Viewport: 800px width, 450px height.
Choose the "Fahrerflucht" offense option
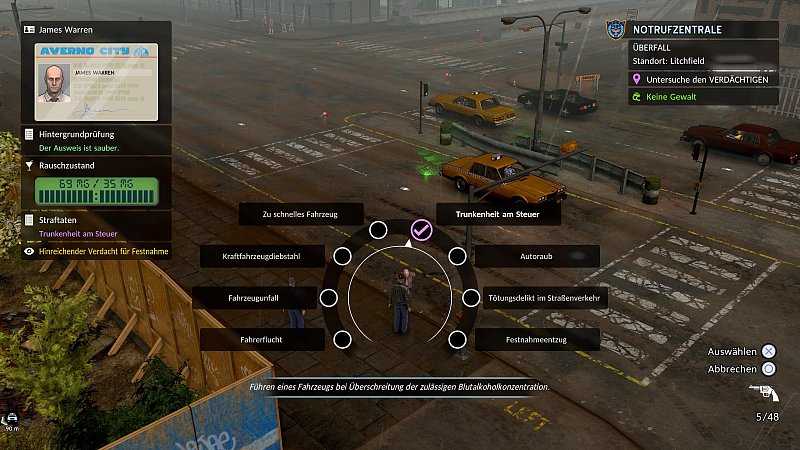[262, 340]
